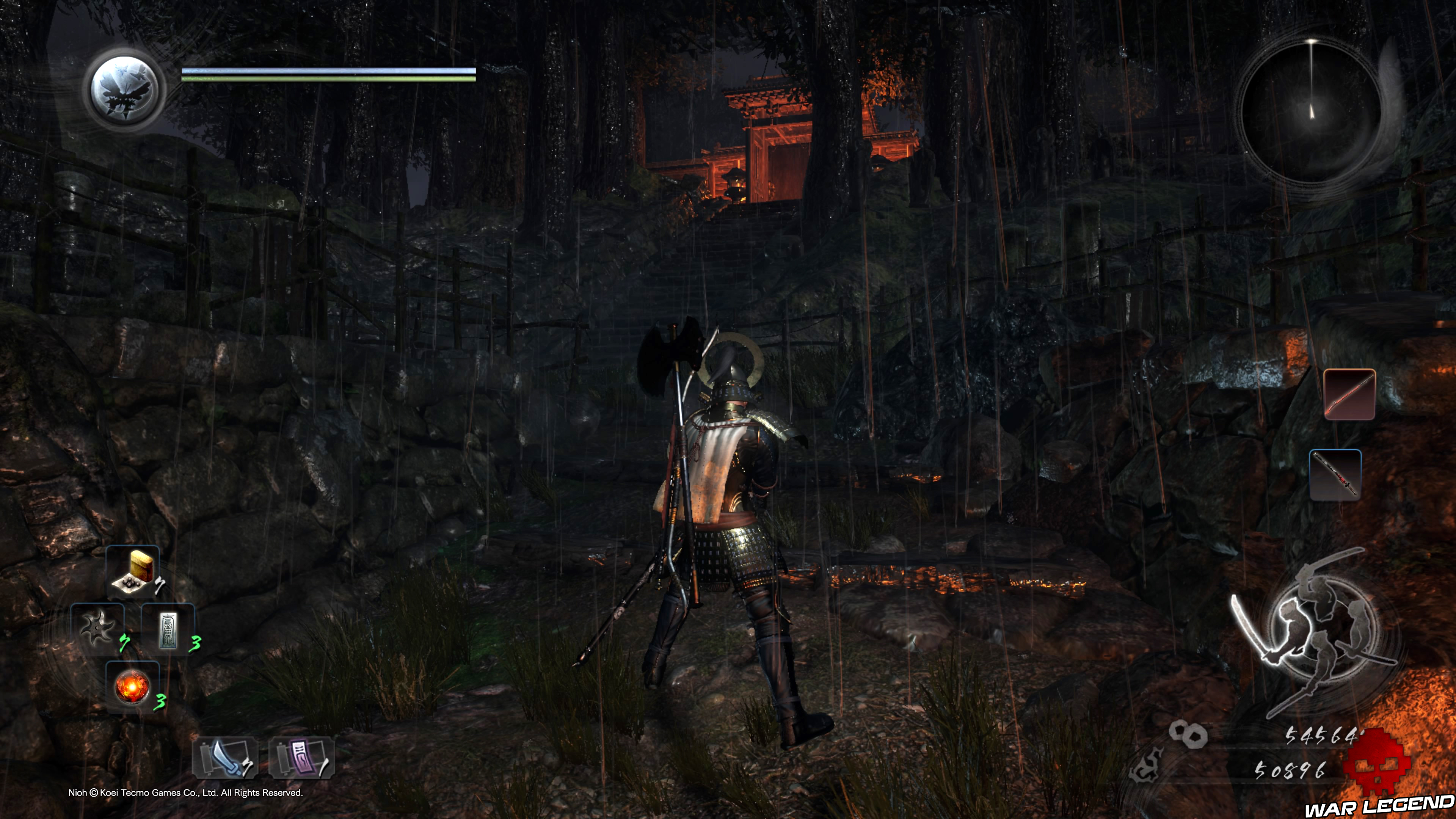
Task: Switch to the sheathed katana weapon slot
Action: [x=1335, y=475]
